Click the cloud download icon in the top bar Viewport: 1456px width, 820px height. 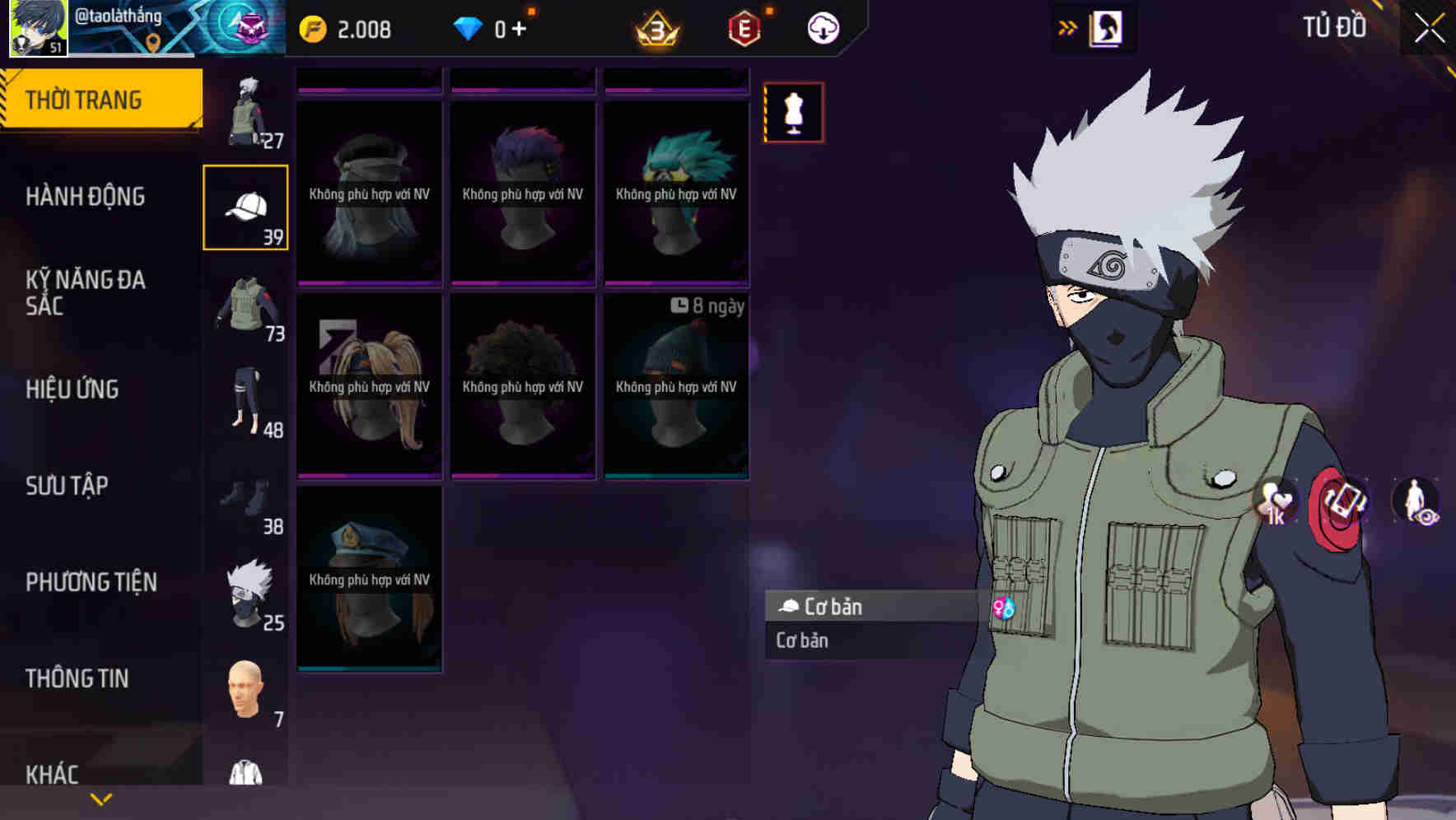pyautogui.click(x=823, y=27)
